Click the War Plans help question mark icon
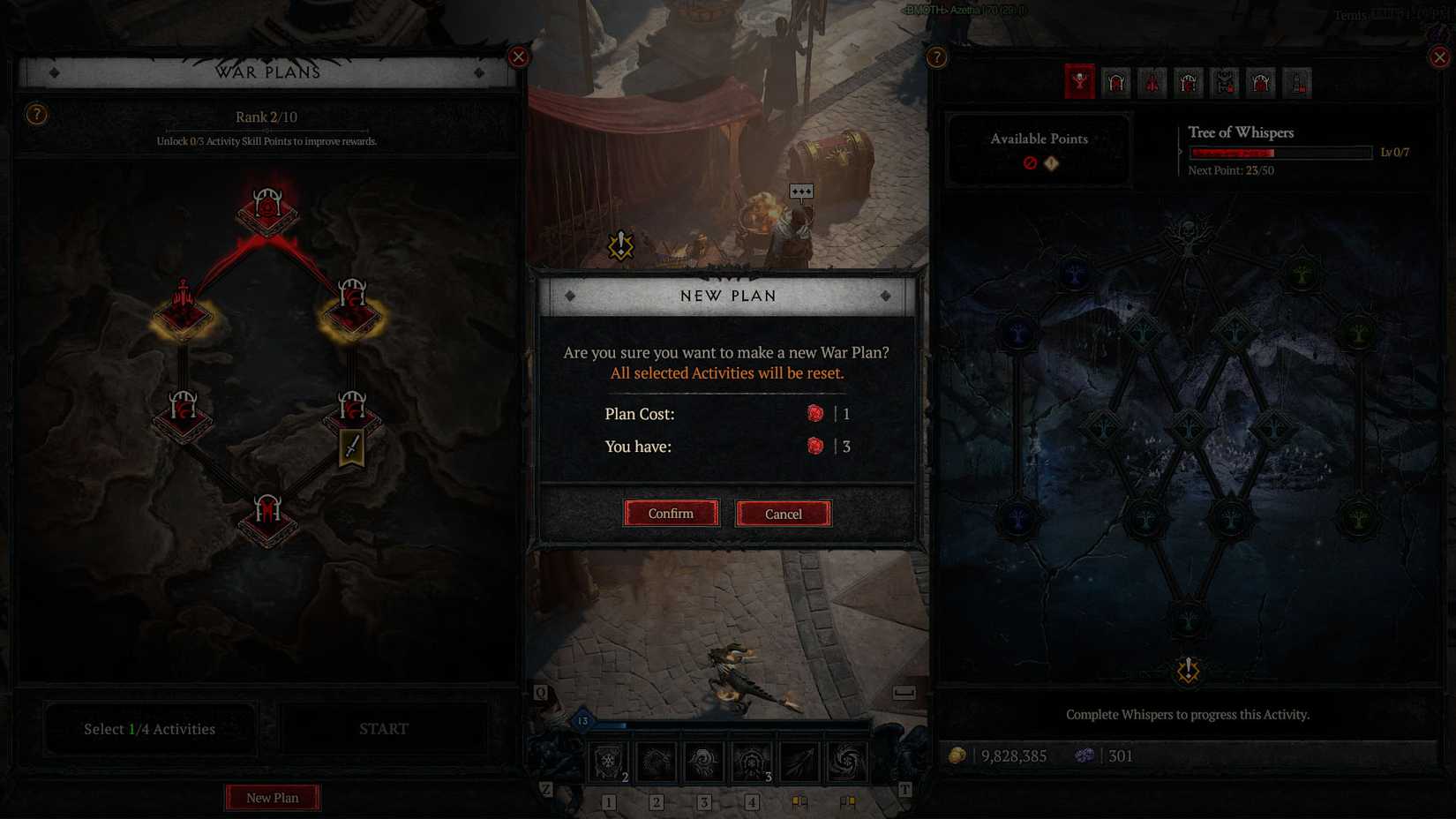Screen dimensions: 1456x819 pos(36,115)
